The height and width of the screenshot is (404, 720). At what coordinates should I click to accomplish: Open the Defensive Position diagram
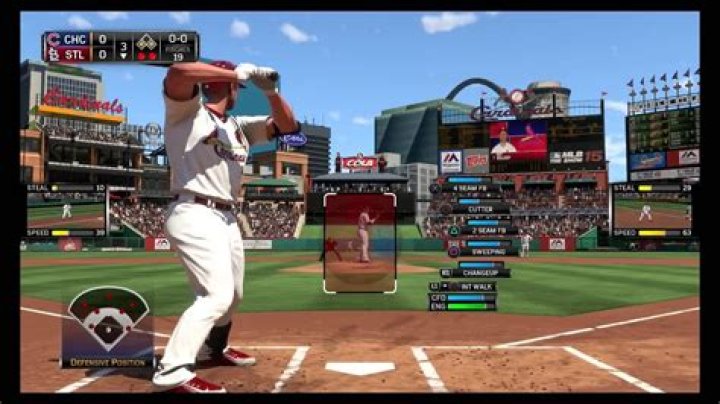[x=107, y=325]
